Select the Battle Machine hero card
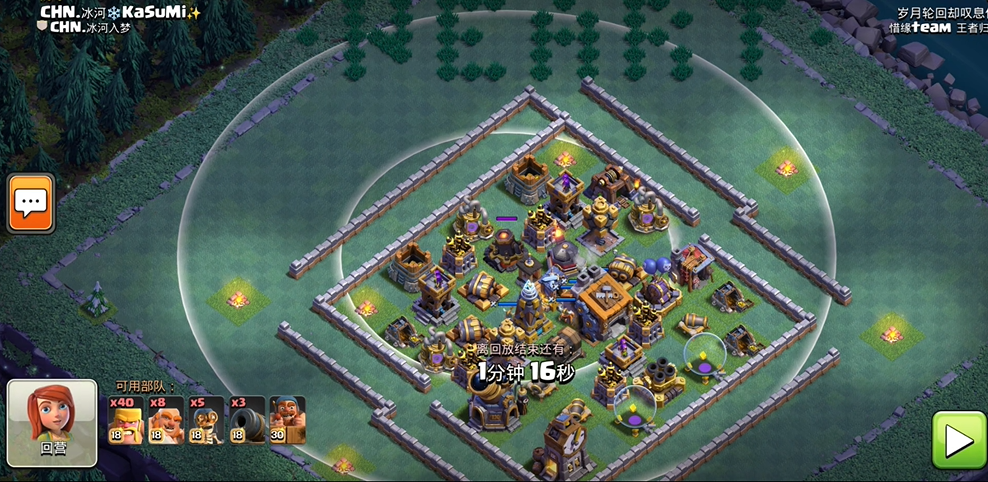The image size is (988, 482). [x=287, y=420]
